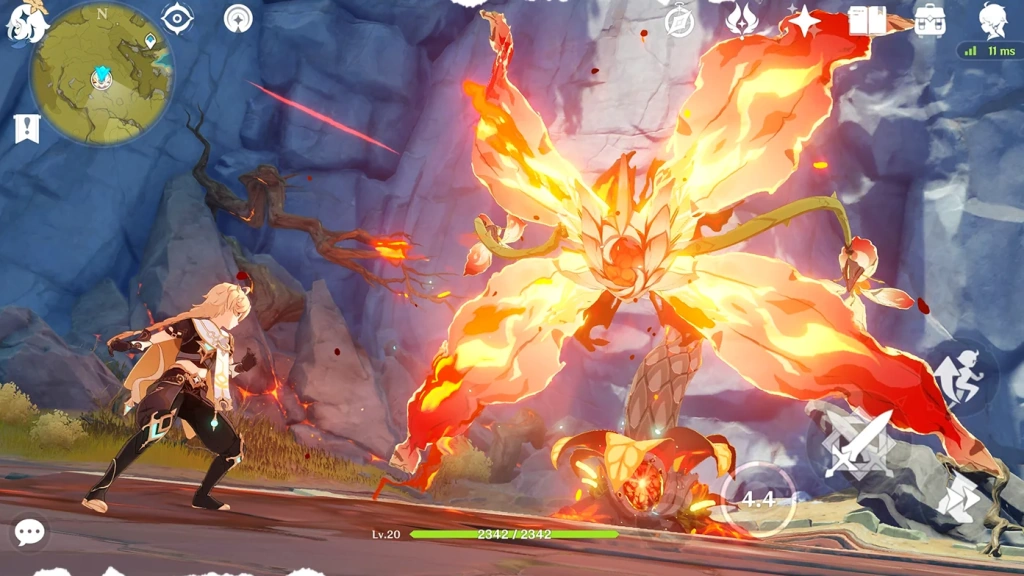Open the character profile head icon
The image size is (1024, 576).
[991, 20]
